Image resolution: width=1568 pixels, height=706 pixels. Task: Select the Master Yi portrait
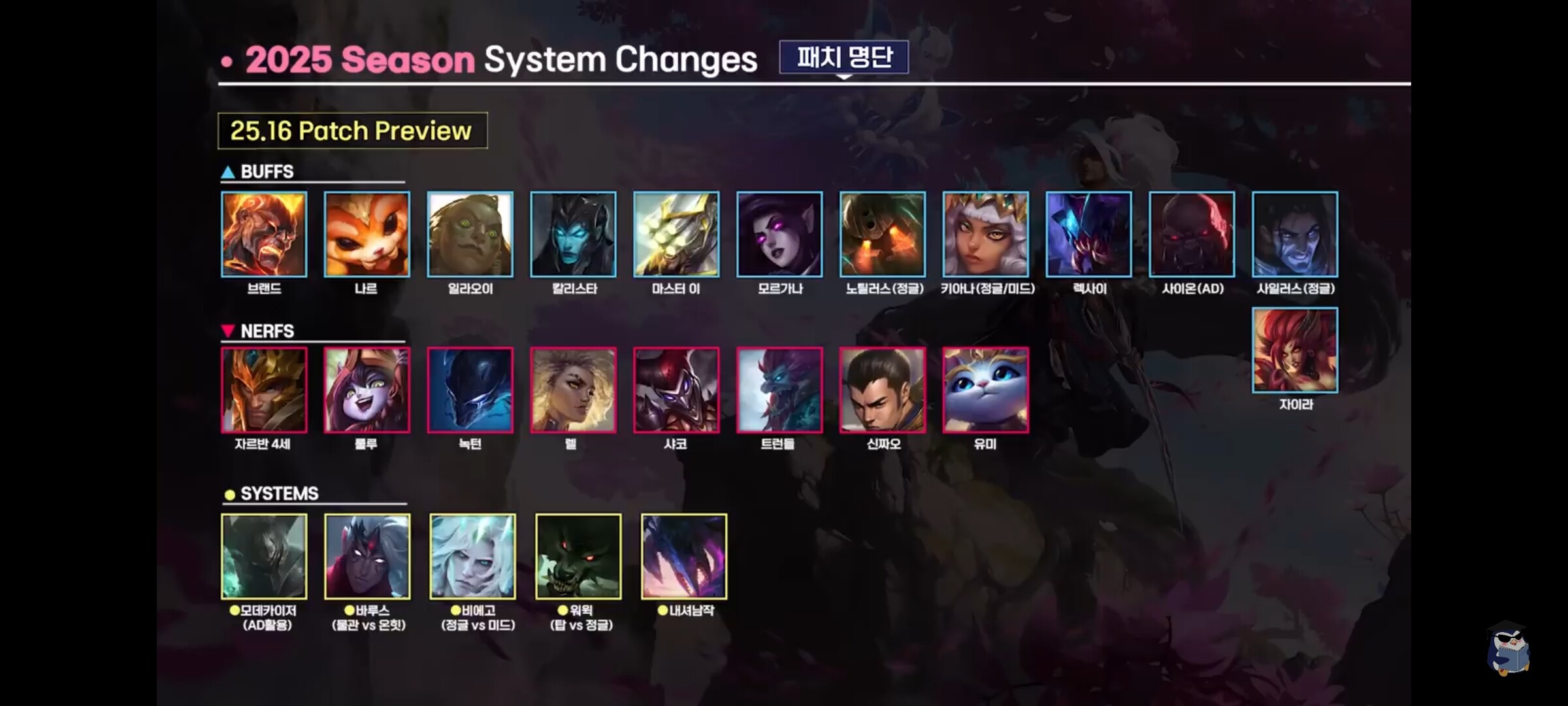(x=676, y=234)
